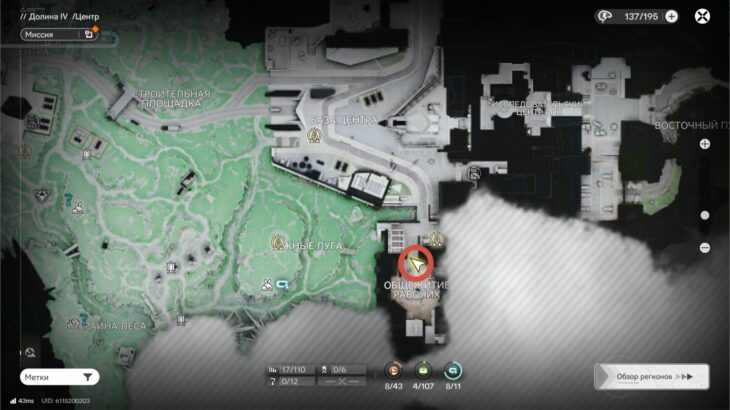
Task: Select the Строительная Площадка location label
Action: [x=168, y=98]
